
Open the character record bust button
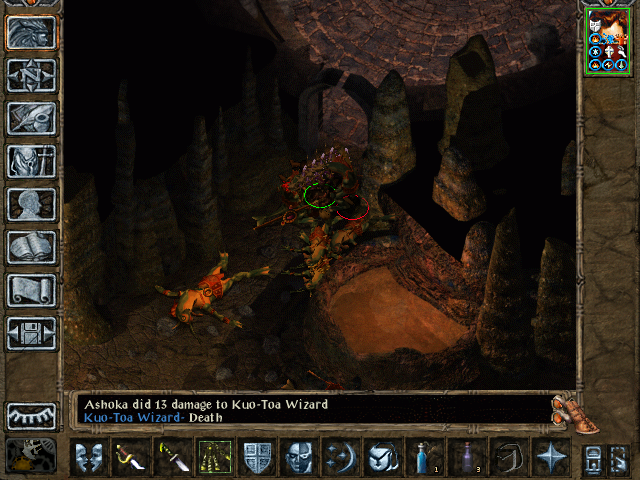point(32,204)
